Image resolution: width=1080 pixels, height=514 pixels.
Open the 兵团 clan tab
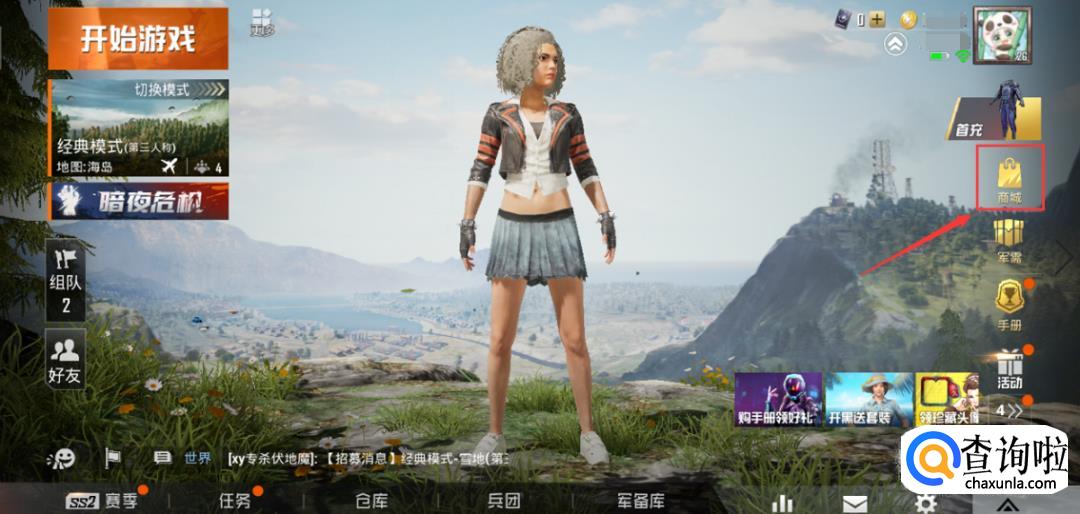coord(503,500)
